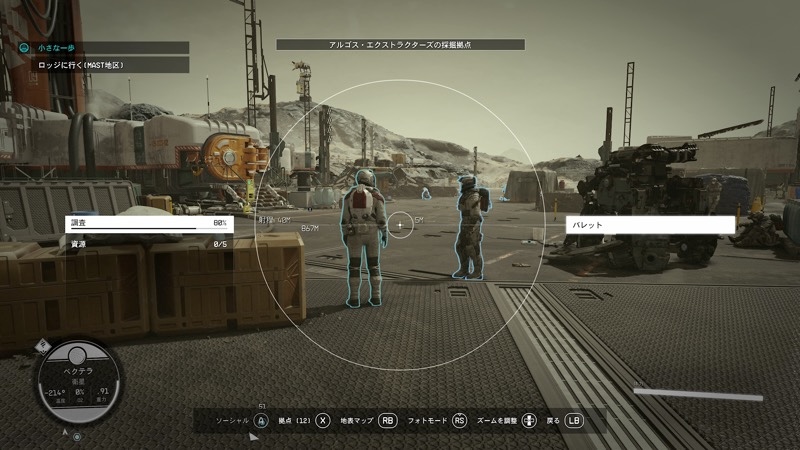Select the ズームを調整 zoom option

click(x=508, y=421)
